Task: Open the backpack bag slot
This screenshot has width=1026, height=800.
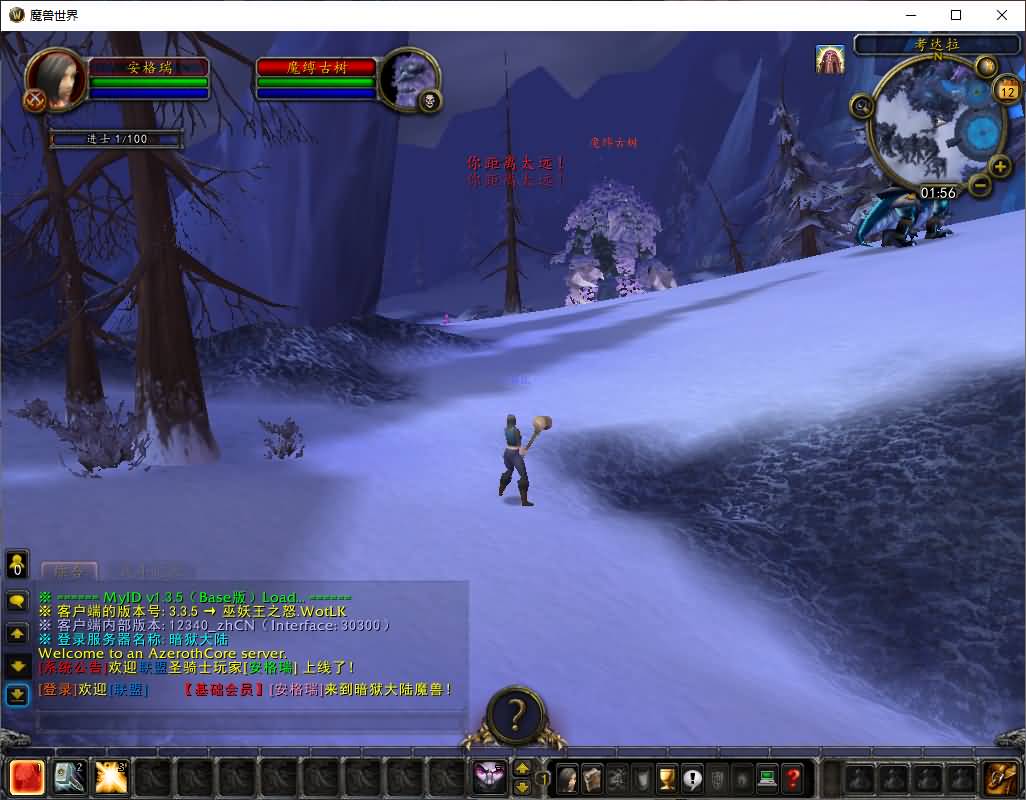Action: 1001,777
